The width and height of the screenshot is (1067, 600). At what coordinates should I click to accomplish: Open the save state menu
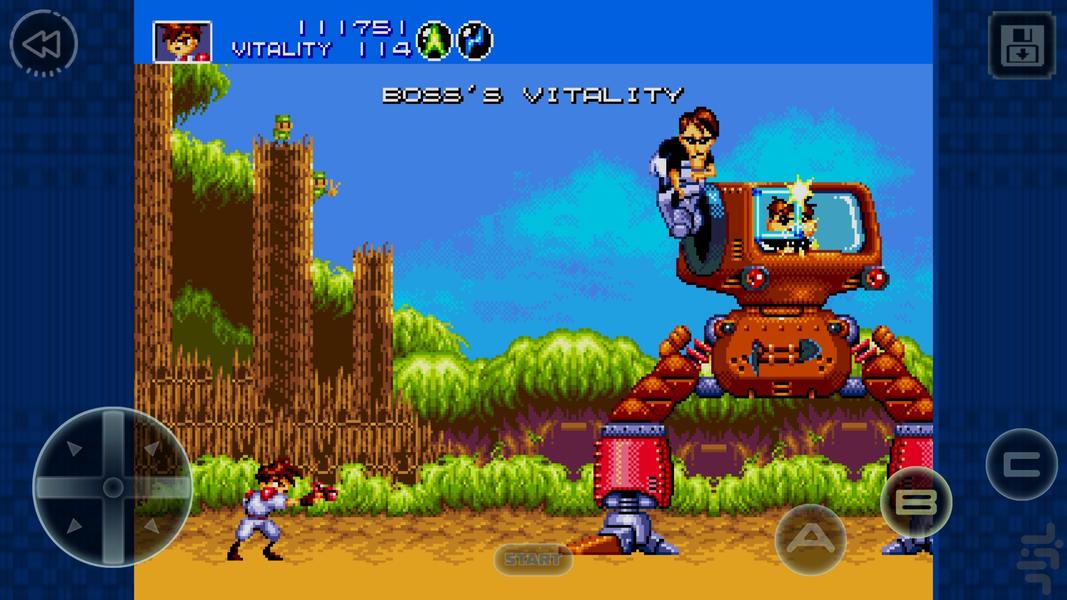click(x=1021, y=45)
